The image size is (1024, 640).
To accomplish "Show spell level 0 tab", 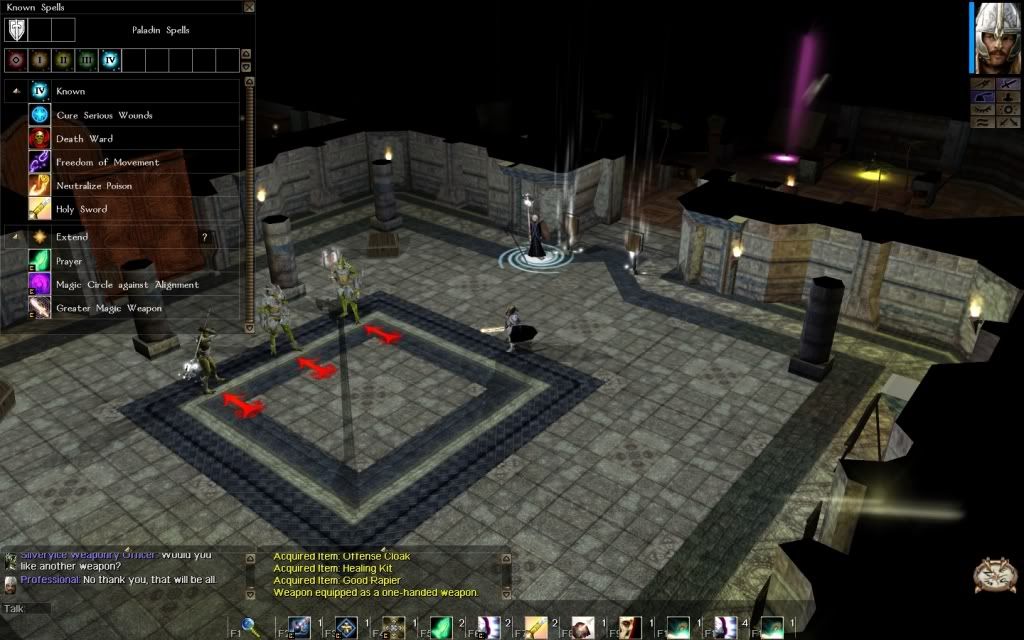I will tap(15, 60).
